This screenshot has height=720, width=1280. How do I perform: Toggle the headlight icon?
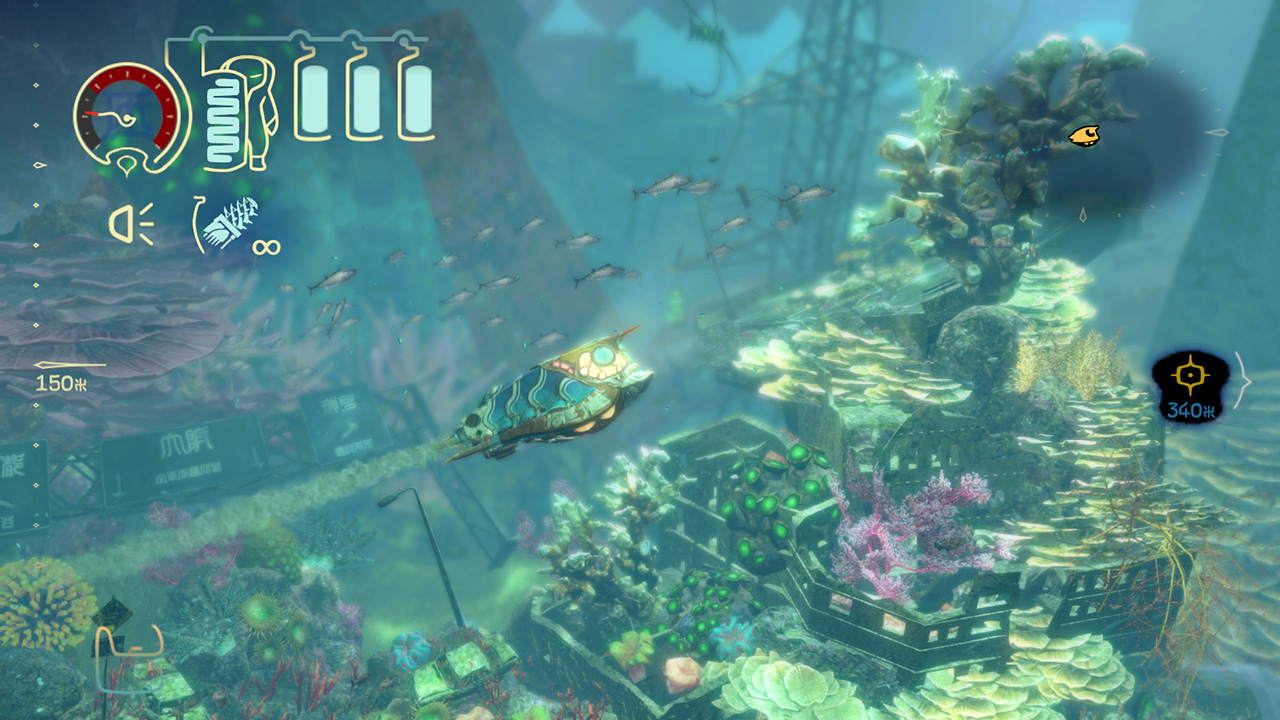pos(131,223)
